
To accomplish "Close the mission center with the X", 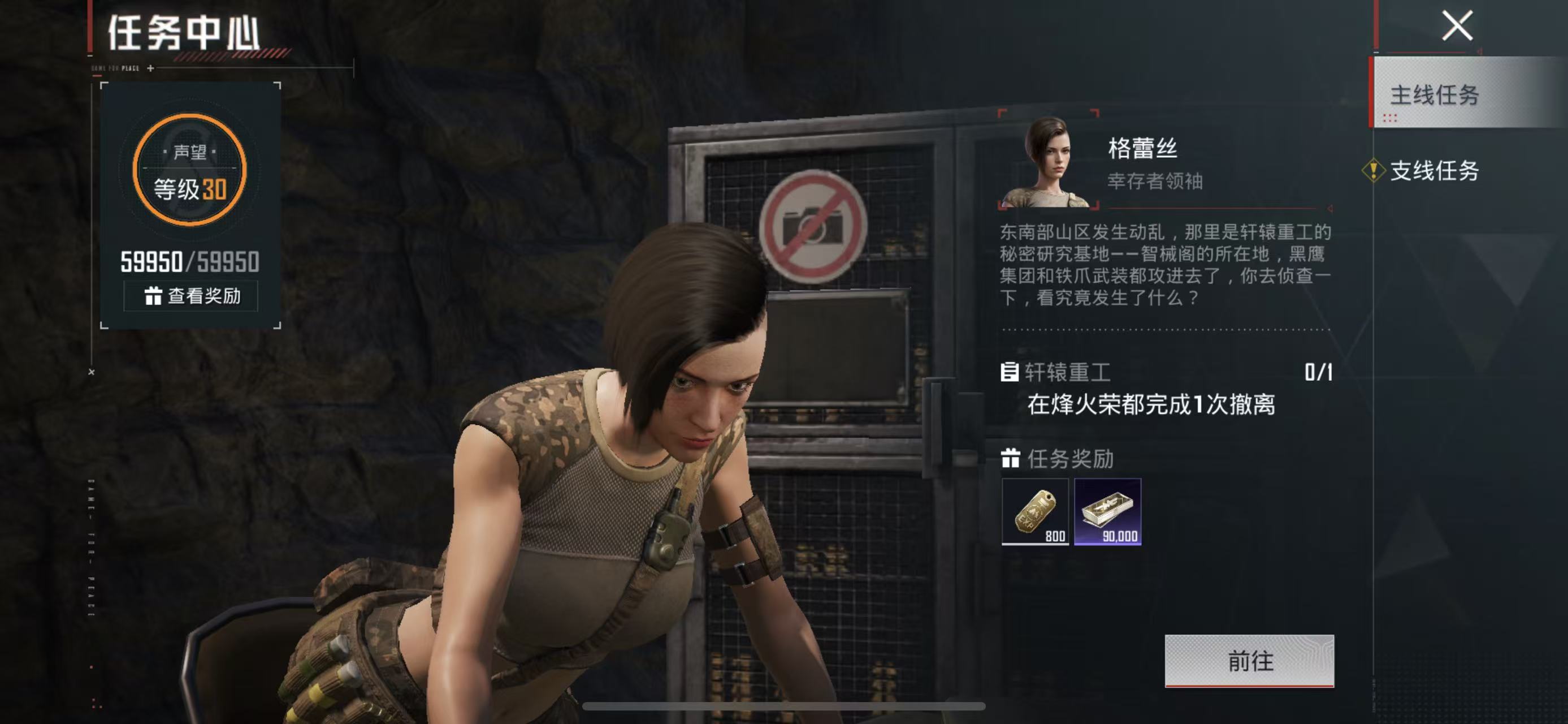I will (x=1457, y=26).
